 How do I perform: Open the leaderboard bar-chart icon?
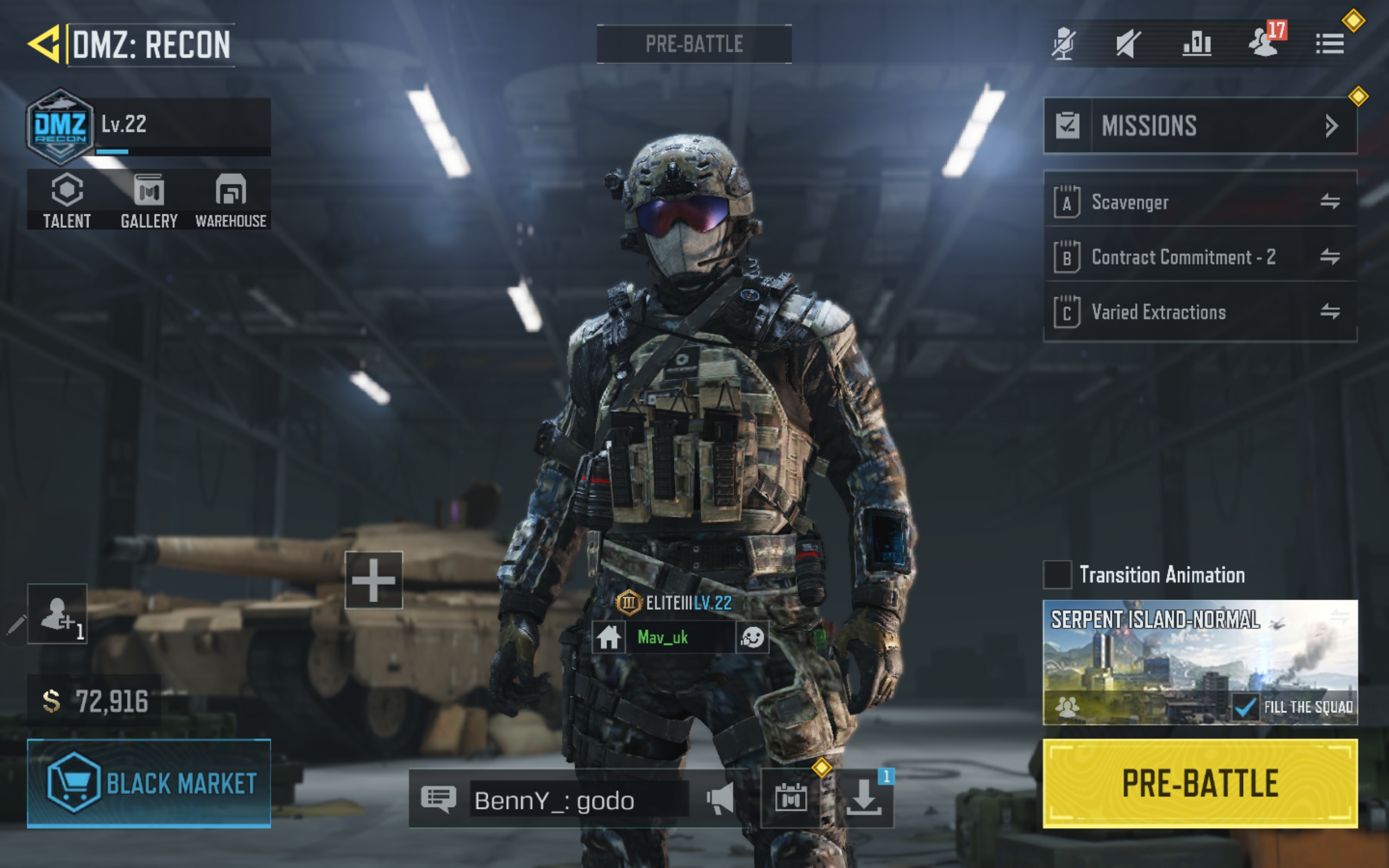coord(1197,43)
